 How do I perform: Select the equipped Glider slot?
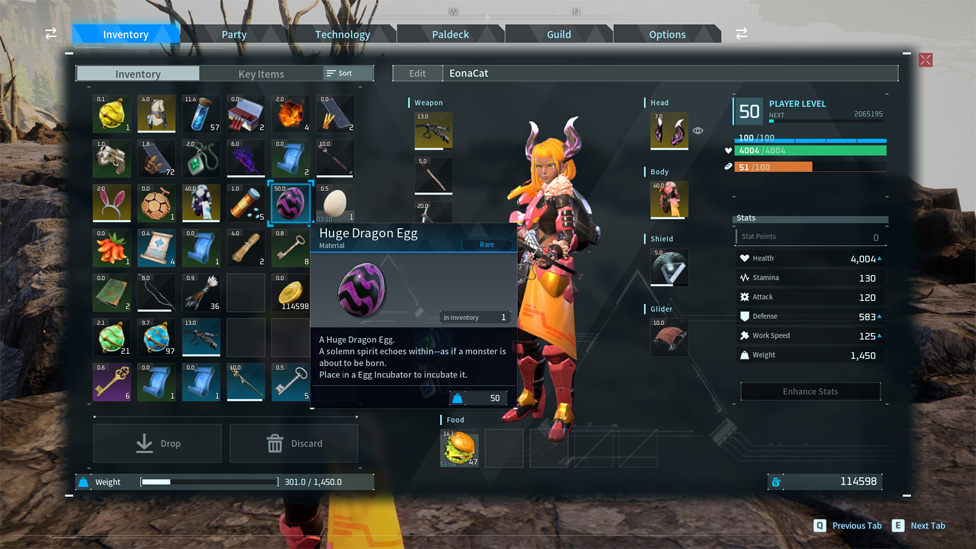669,337
